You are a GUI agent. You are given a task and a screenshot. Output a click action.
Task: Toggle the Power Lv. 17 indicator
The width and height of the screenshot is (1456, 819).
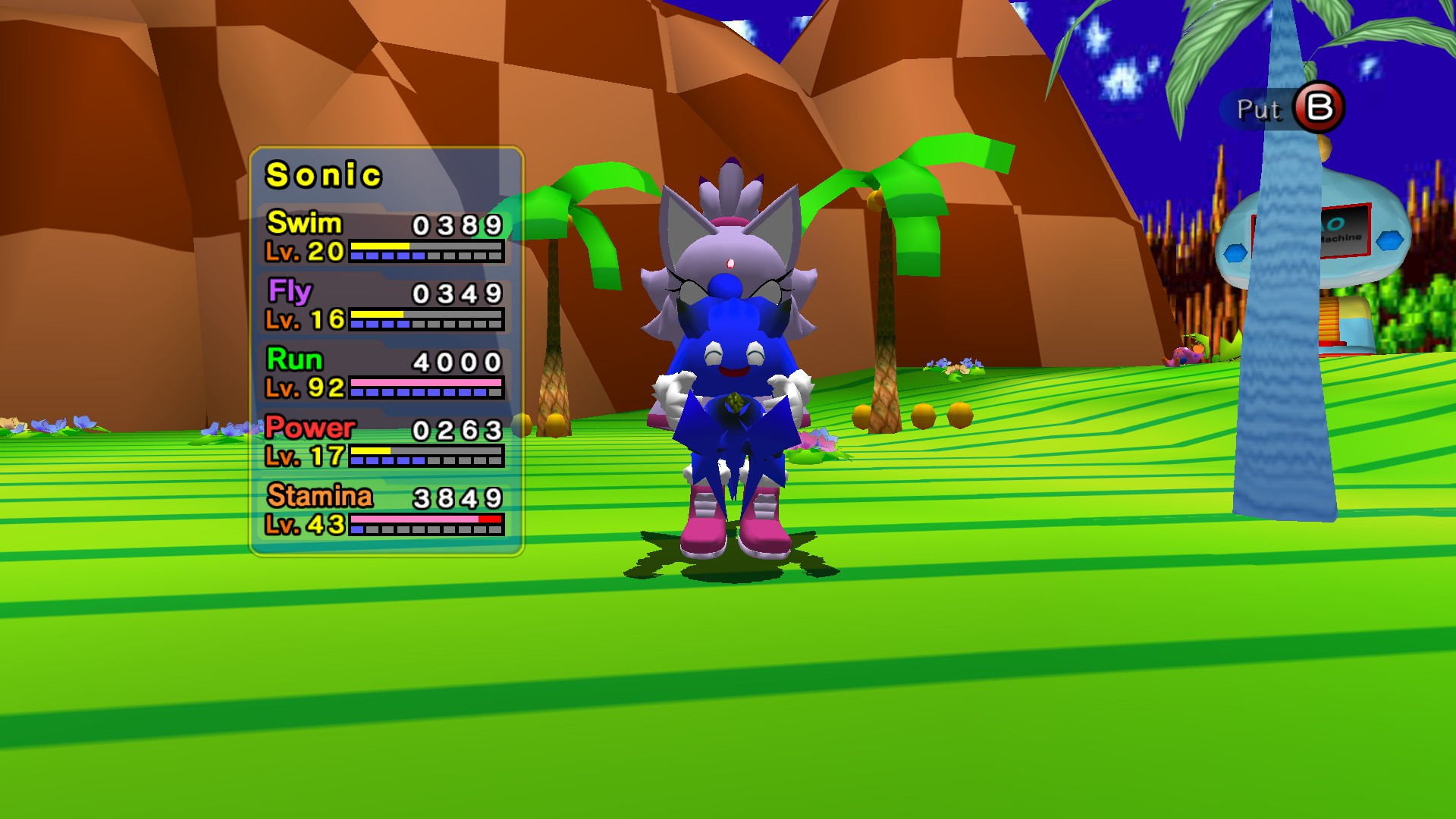(x=303, y=455)
